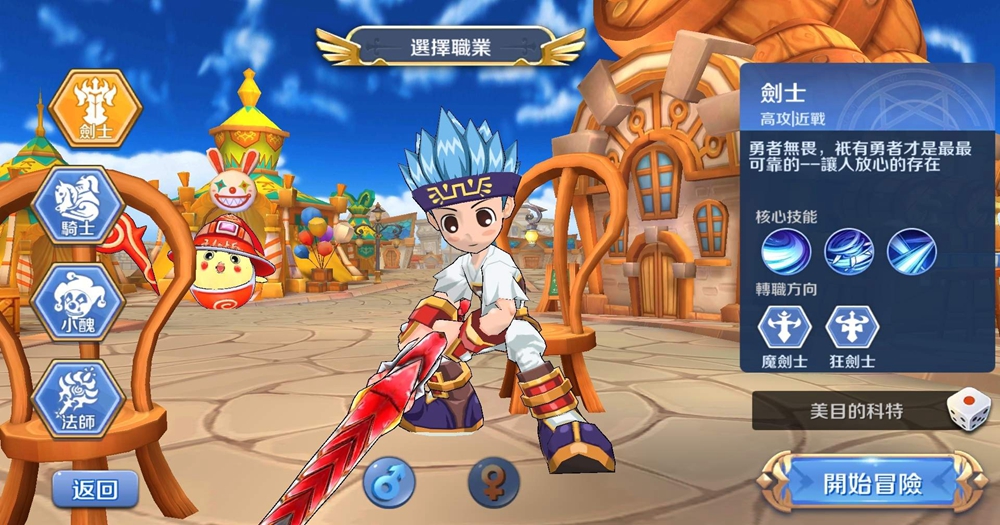Inspect the first core skill swirl icon
The width and height of the screenshot is (1000, 525).
tap(786, 252)
